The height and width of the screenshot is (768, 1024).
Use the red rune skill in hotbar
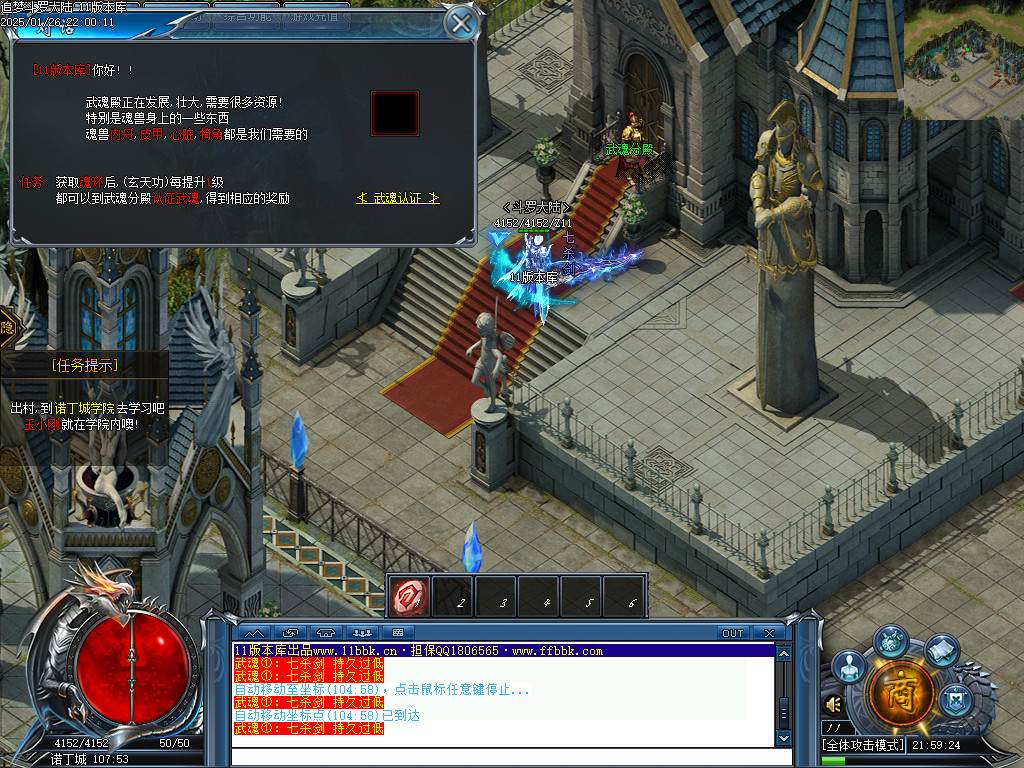(x=410, y=597)
